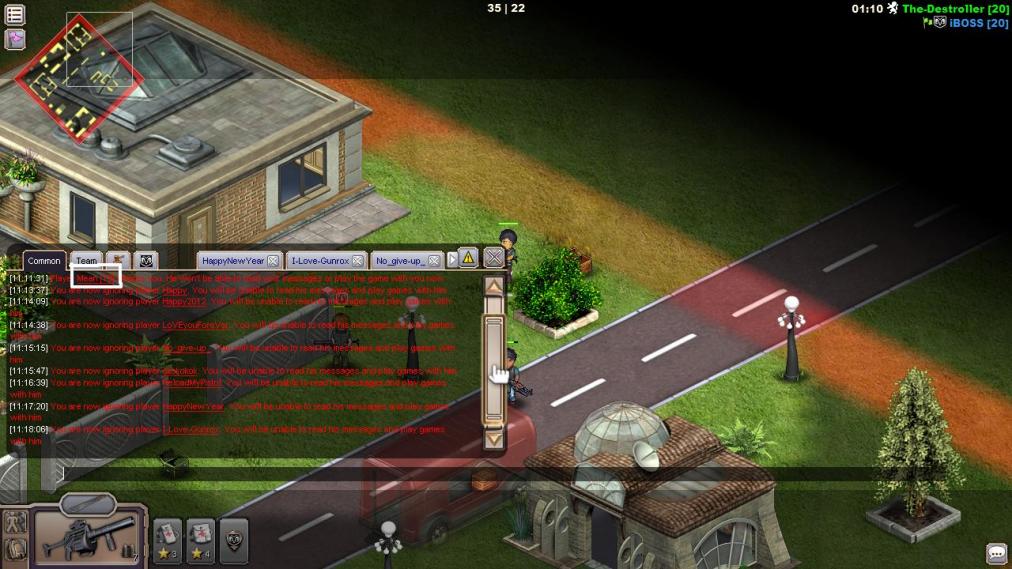The height and width of the screenshot is (569, 1012).
Task: Click the chat scrollbar up arrow
Action: coord(493,285)
